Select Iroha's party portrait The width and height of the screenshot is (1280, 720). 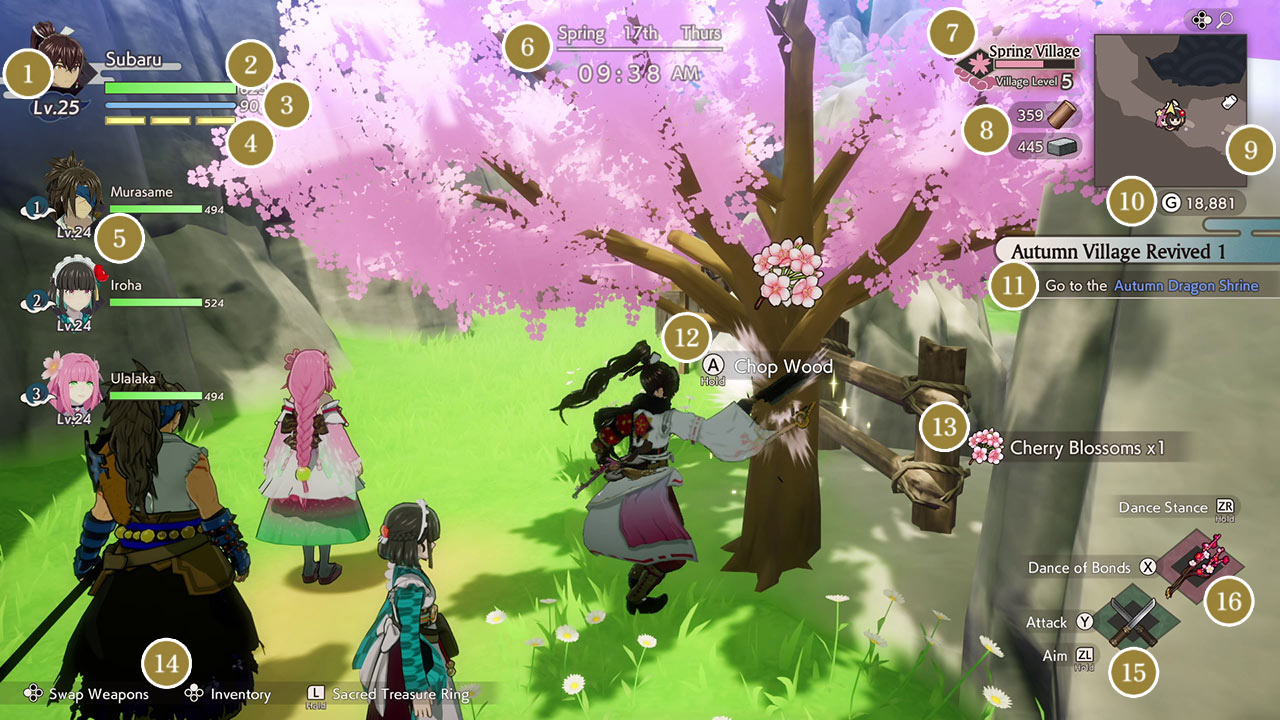70,290
